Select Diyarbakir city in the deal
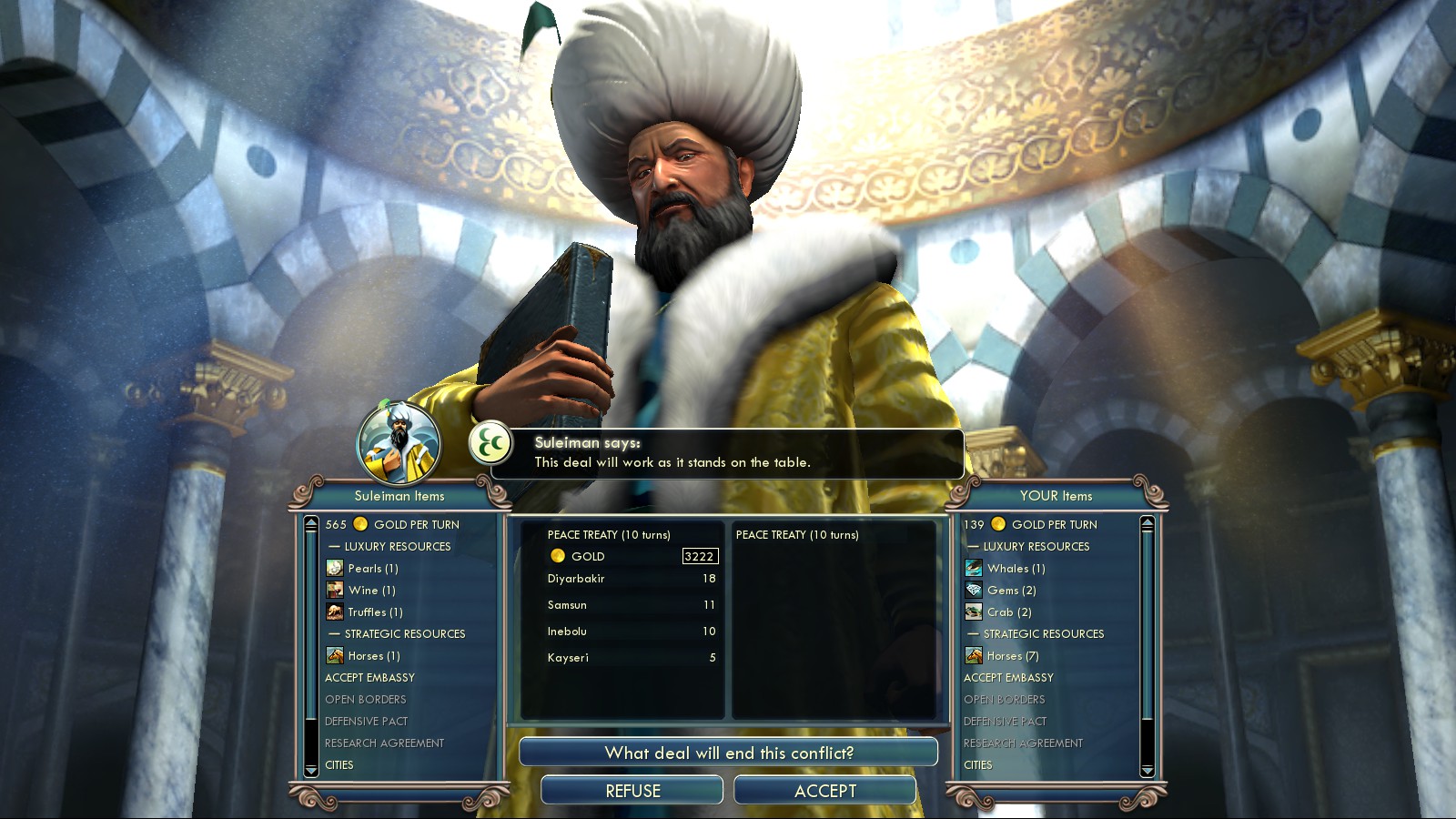Image resolution: width=1456 pixels, height=819 pixels. 576,579
